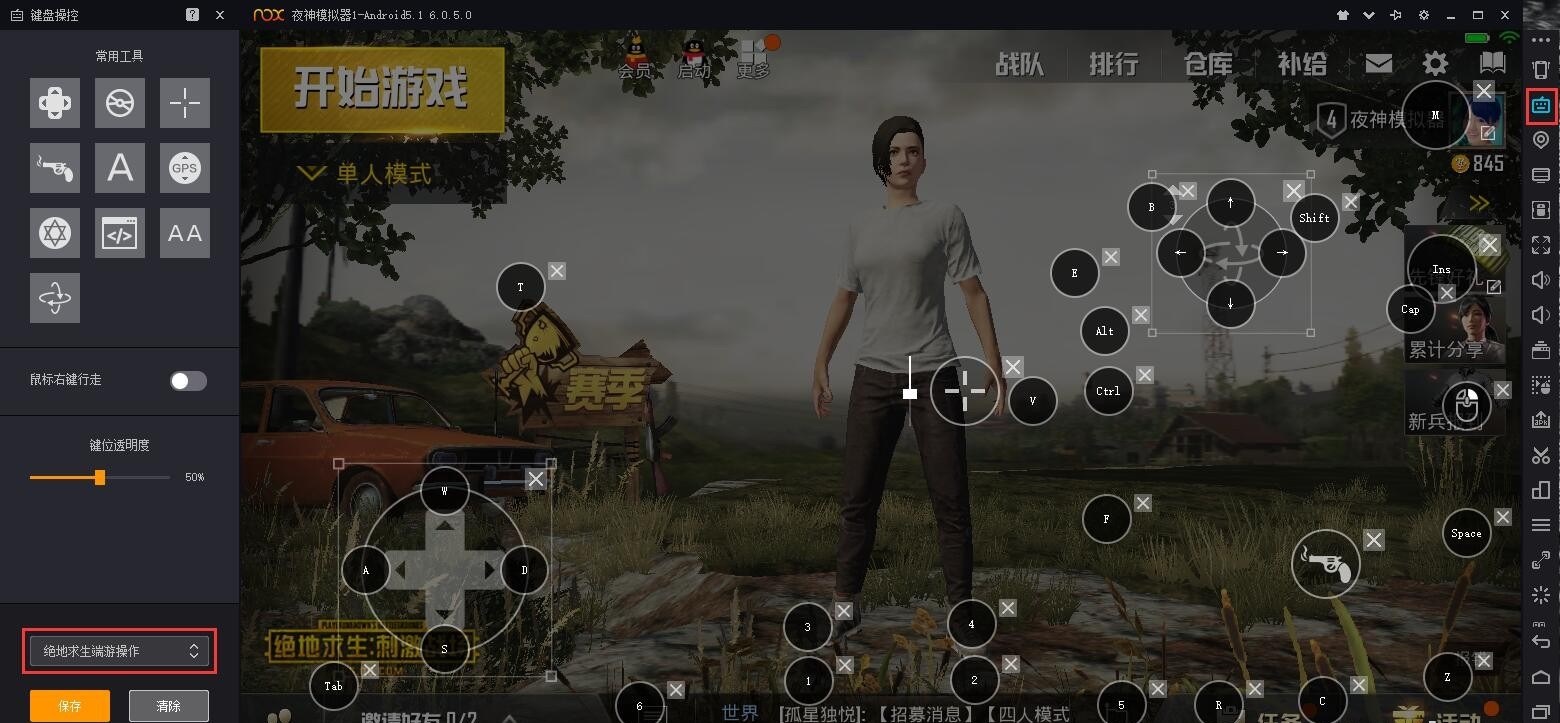This screenshot has width=1560, height=723.
Task: Close the 键盘操控 panel
Action: (220, 15)
